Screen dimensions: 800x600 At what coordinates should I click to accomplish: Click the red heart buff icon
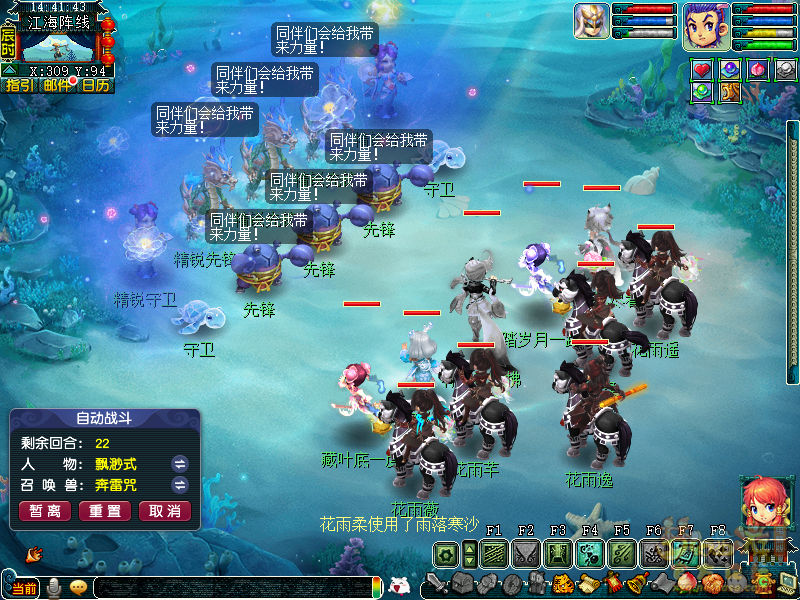click(x=702, y=70)
